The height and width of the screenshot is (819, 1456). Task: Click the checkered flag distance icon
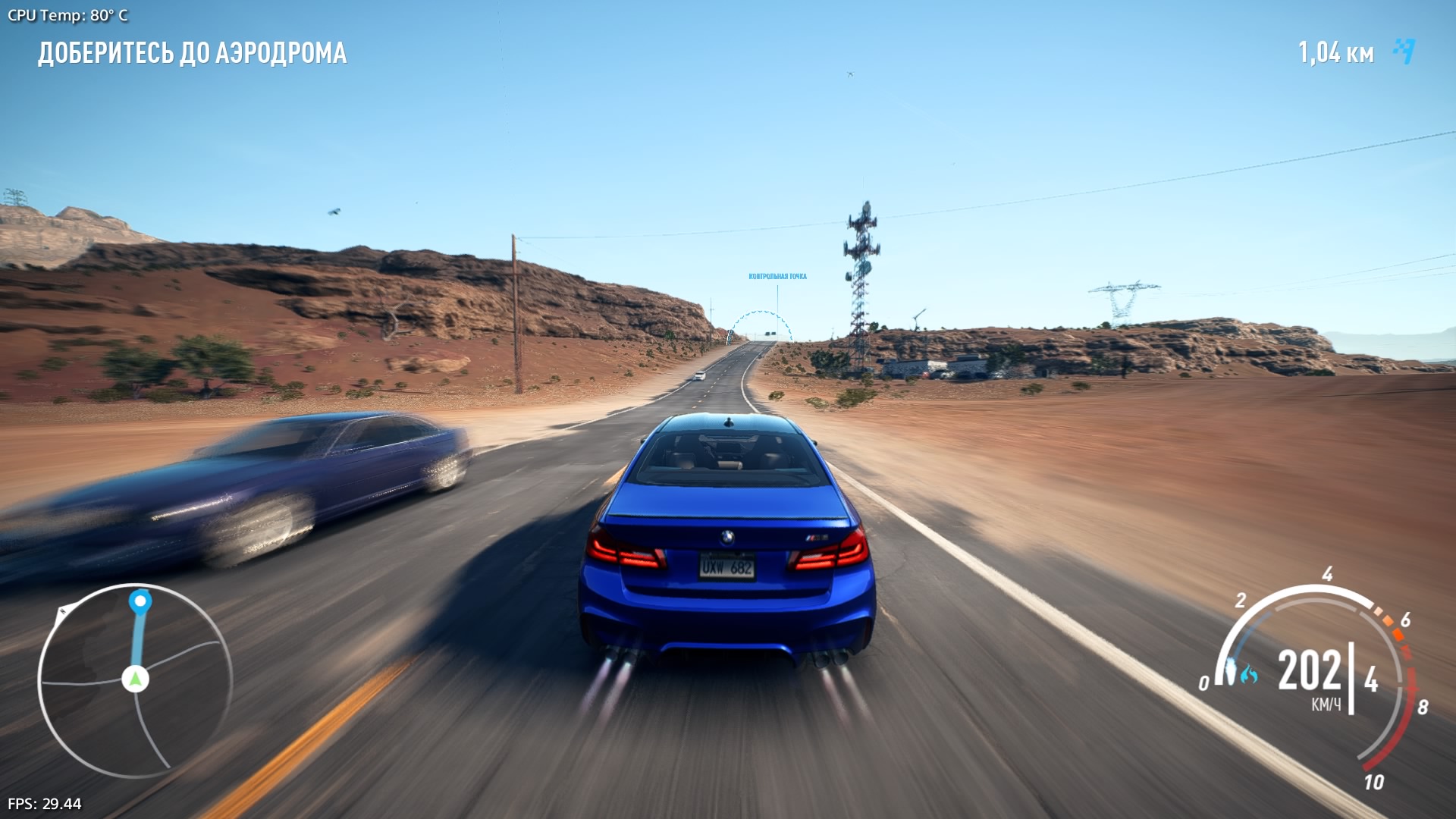[1404, 52]
